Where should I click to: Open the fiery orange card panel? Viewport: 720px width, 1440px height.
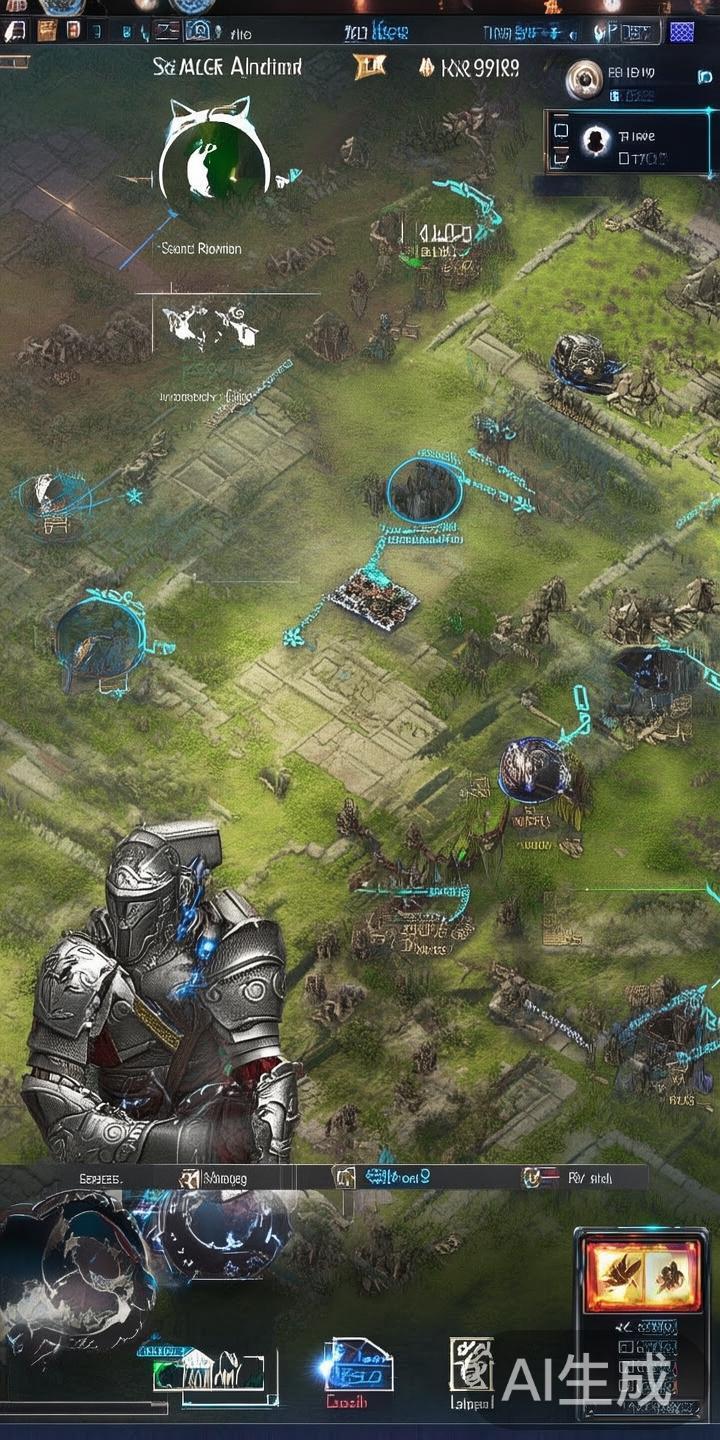click(x=630, y=1273)
